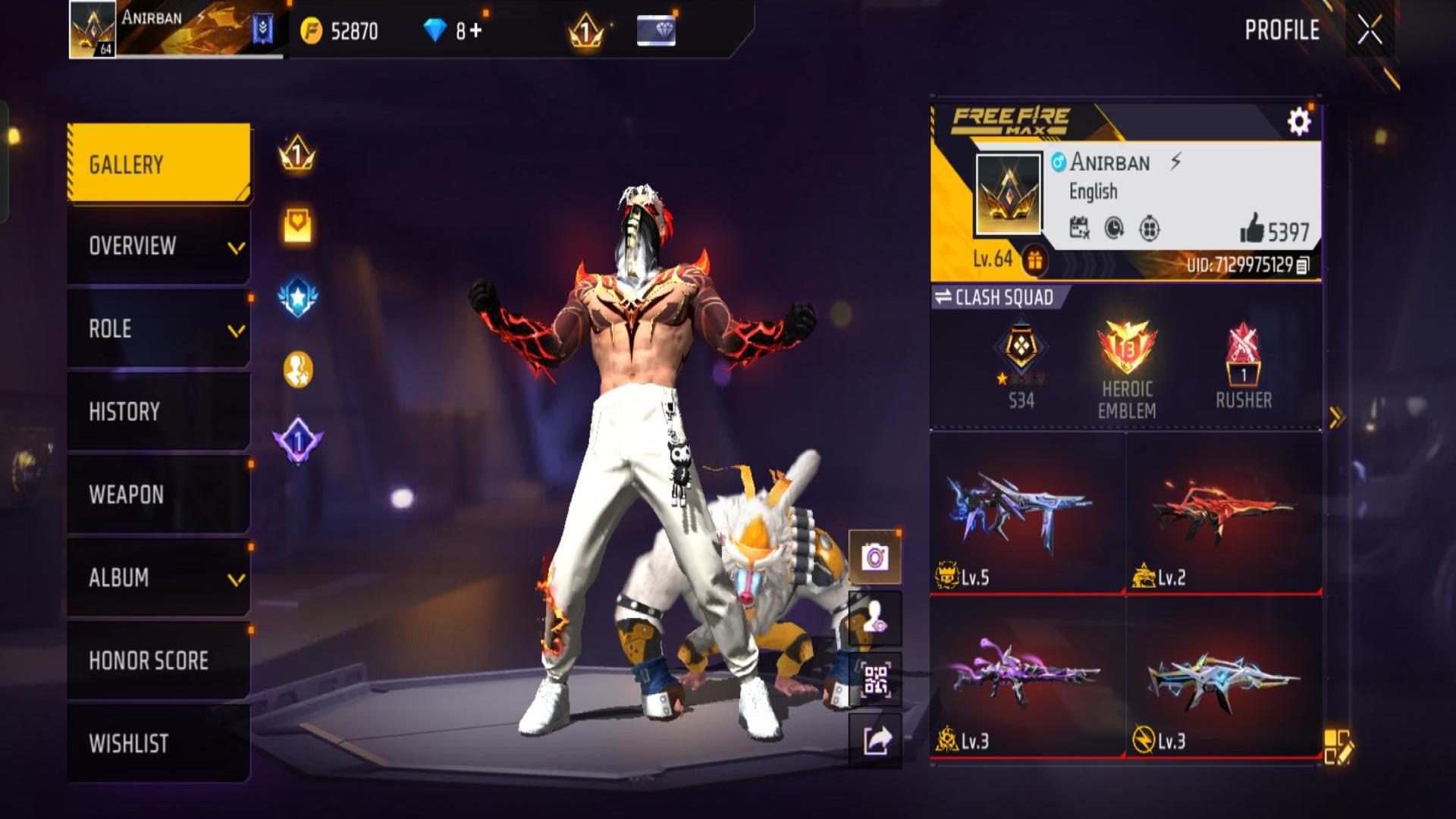The height and width of the screenshot is (819, 1456).
Task: Open the Wishlist tab
Action: (x=159, y=743)
